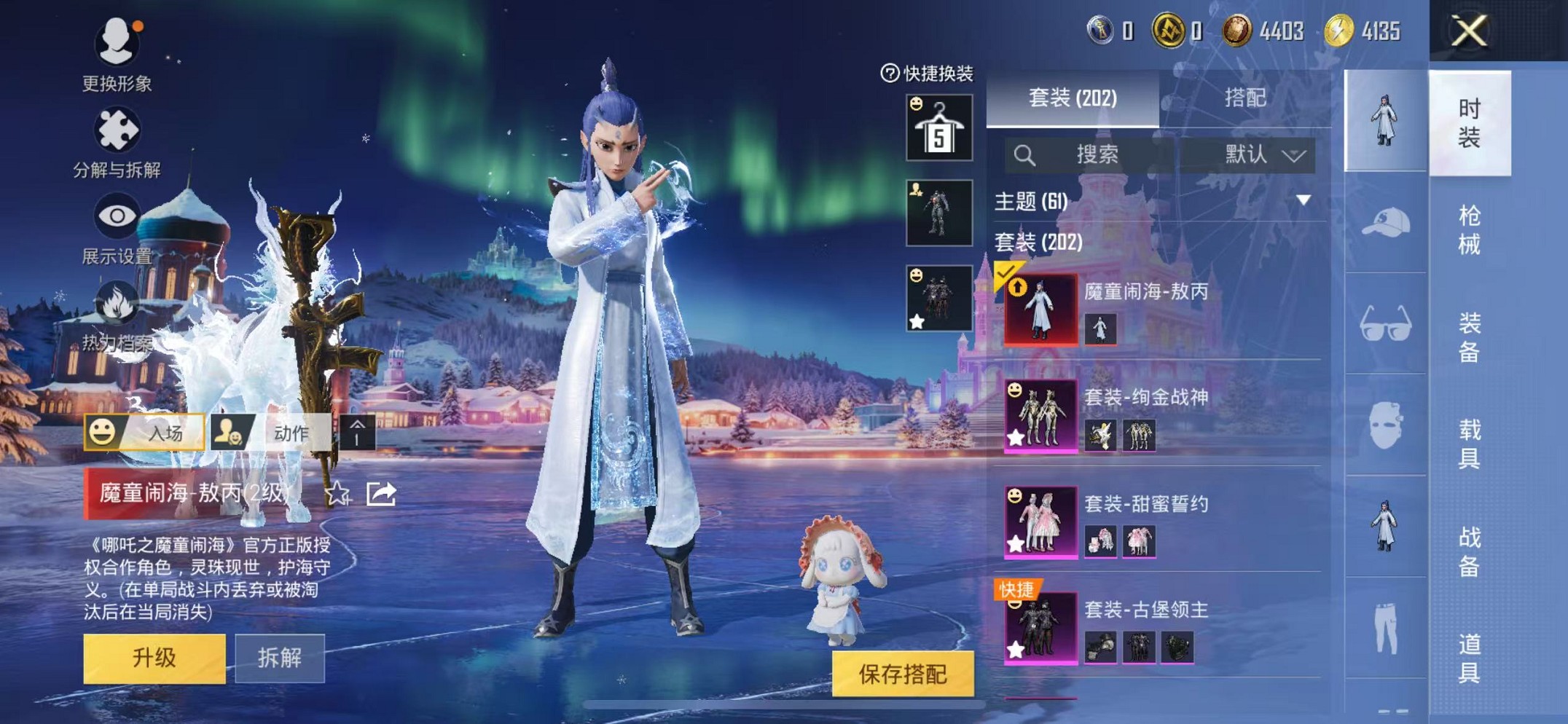1568x724 pixels.
Task: Click the up-arrow expander beside 动作
Action: pyautogui.click(x=357, y=432)
